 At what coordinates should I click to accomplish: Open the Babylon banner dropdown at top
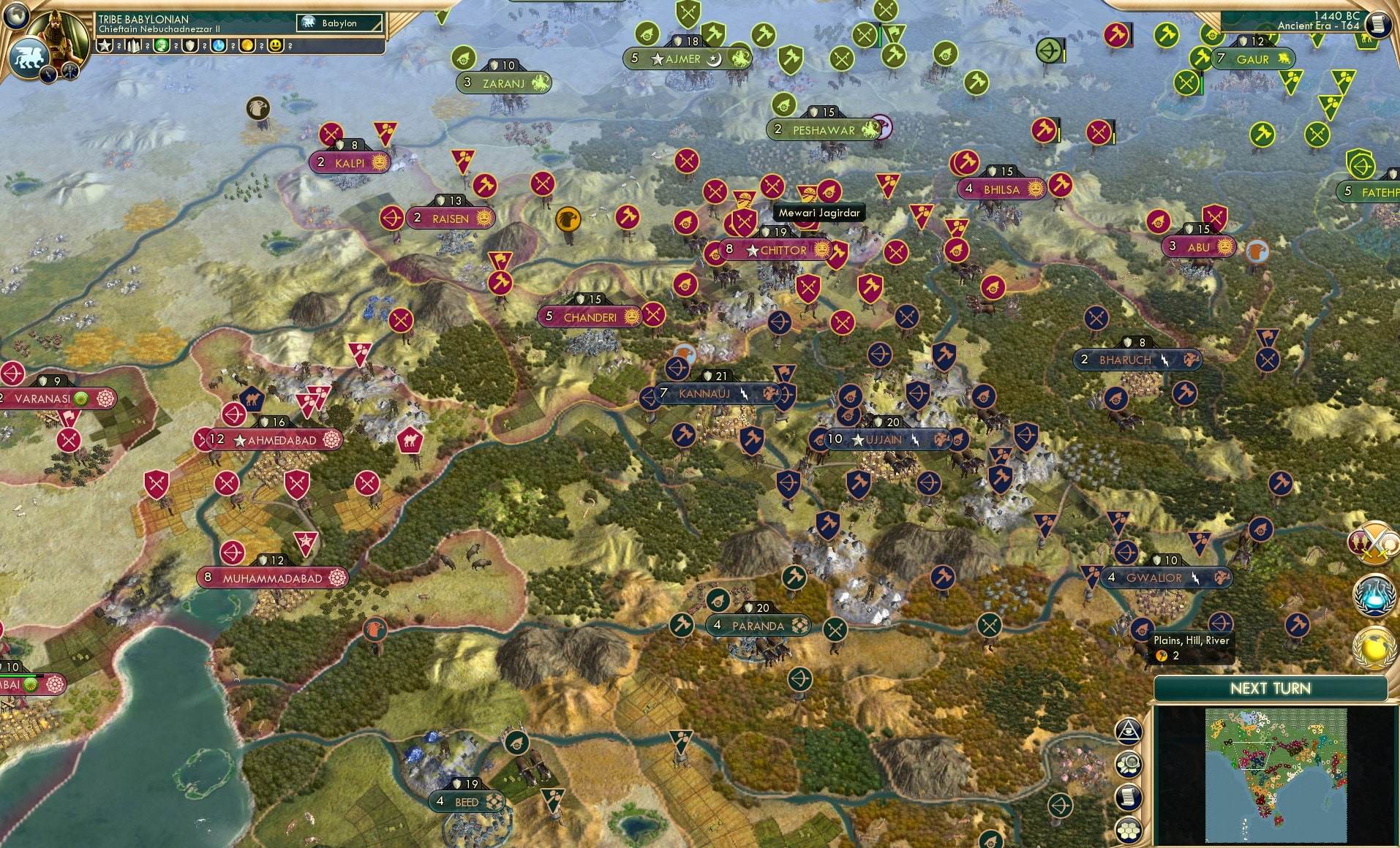coord(340,23)
